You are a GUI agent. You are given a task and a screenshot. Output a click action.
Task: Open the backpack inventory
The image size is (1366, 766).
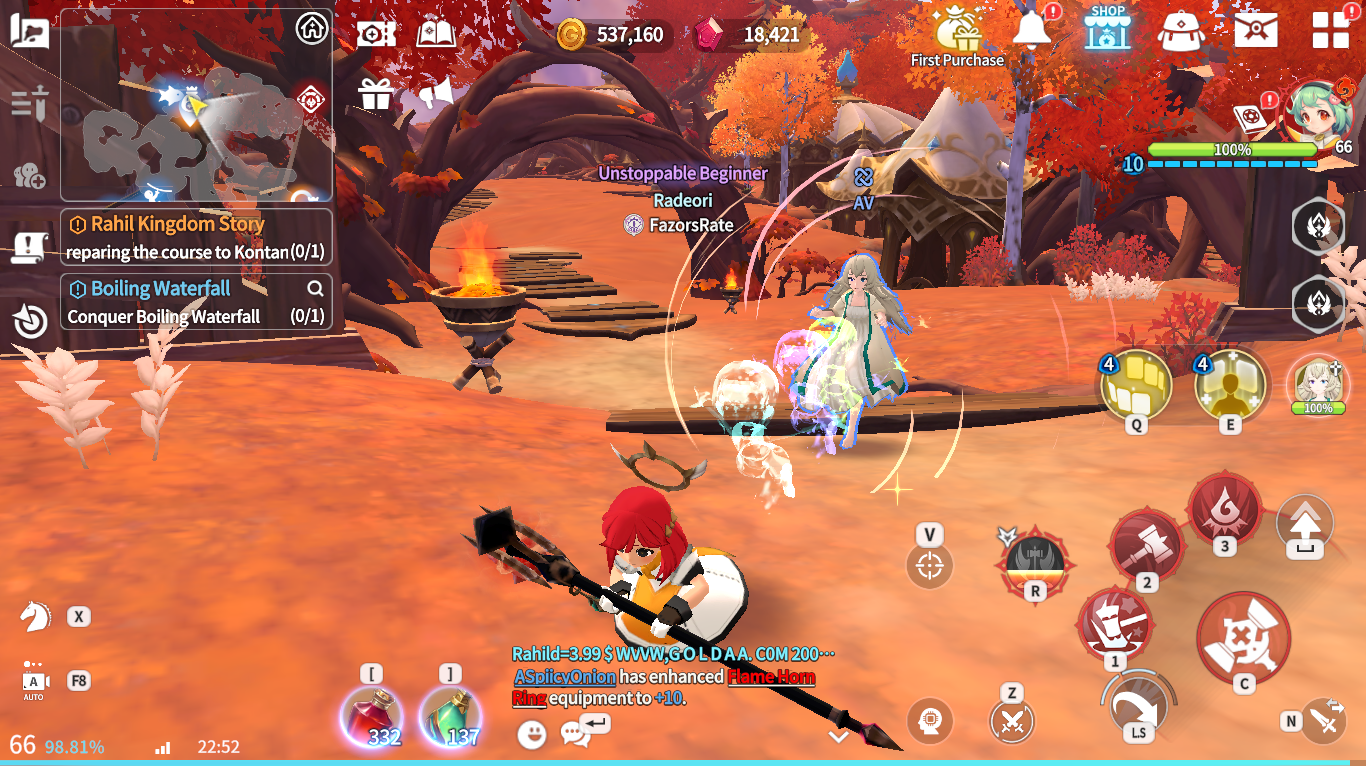(x=1181, y=31)
